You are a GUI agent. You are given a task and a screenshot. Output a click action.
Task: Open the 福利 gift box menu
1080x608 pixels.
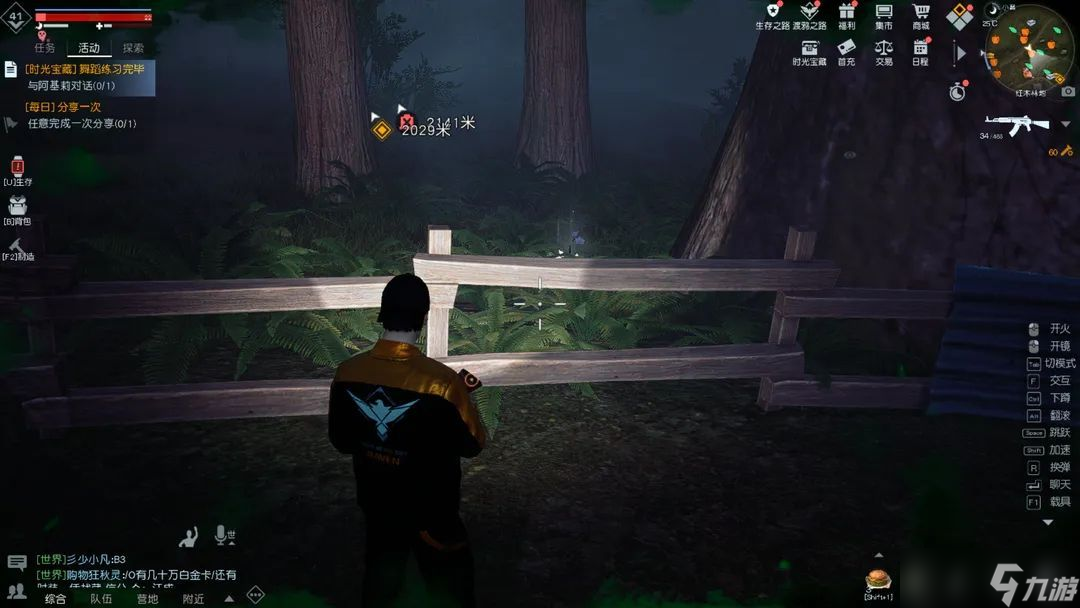coord(847,14)
